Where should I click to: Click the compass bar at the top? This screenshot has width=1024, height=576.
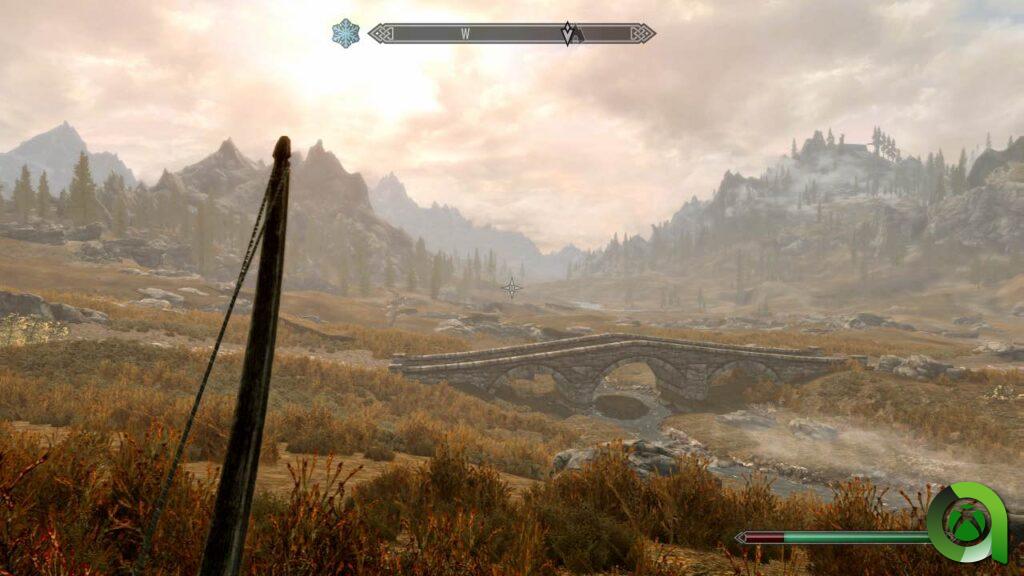[x=511, y=33]
